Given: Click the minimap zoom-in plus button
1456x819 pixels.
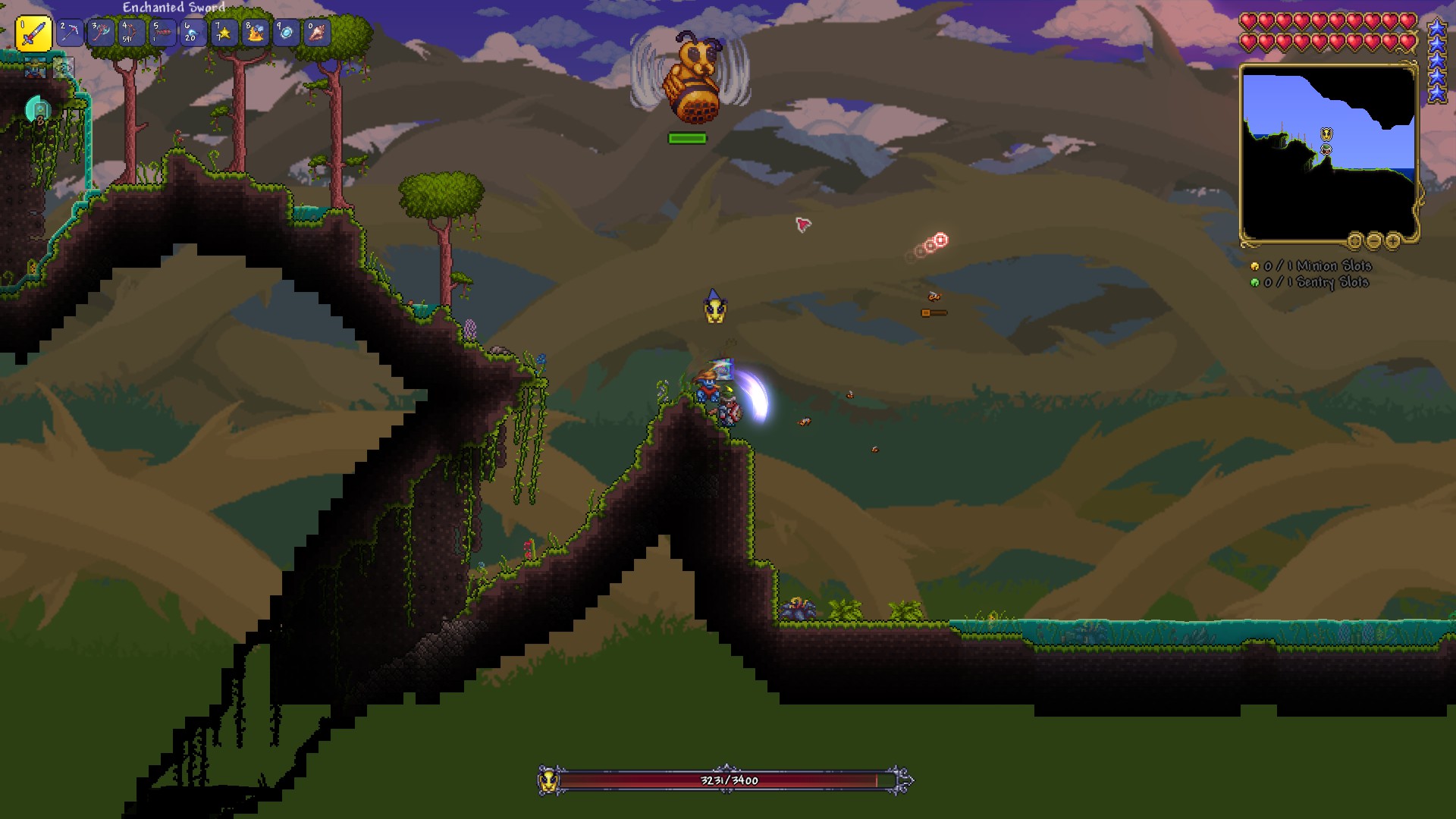Looking at the screenshot, I should pyautogui.click(x=1392, y=241).
